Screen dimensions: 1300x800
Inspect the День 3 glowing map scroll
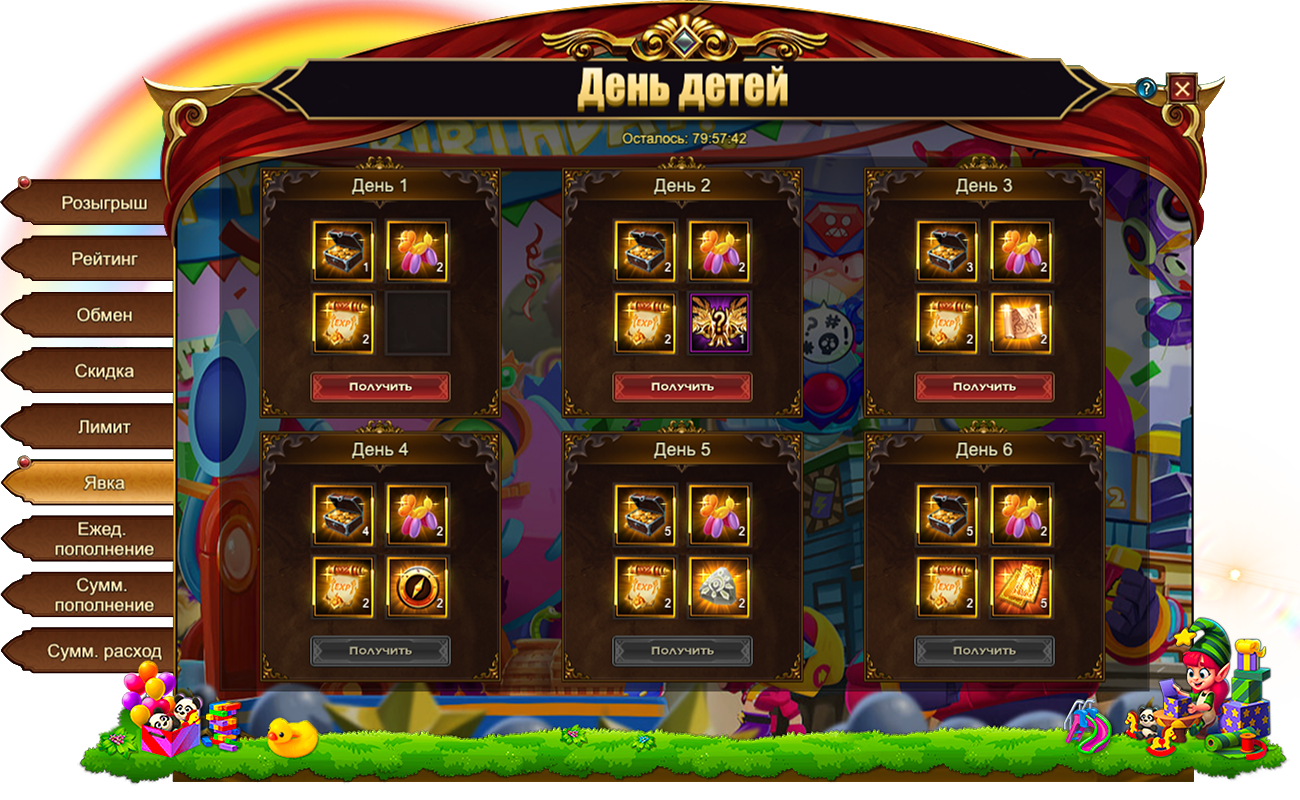[1021, 323]
